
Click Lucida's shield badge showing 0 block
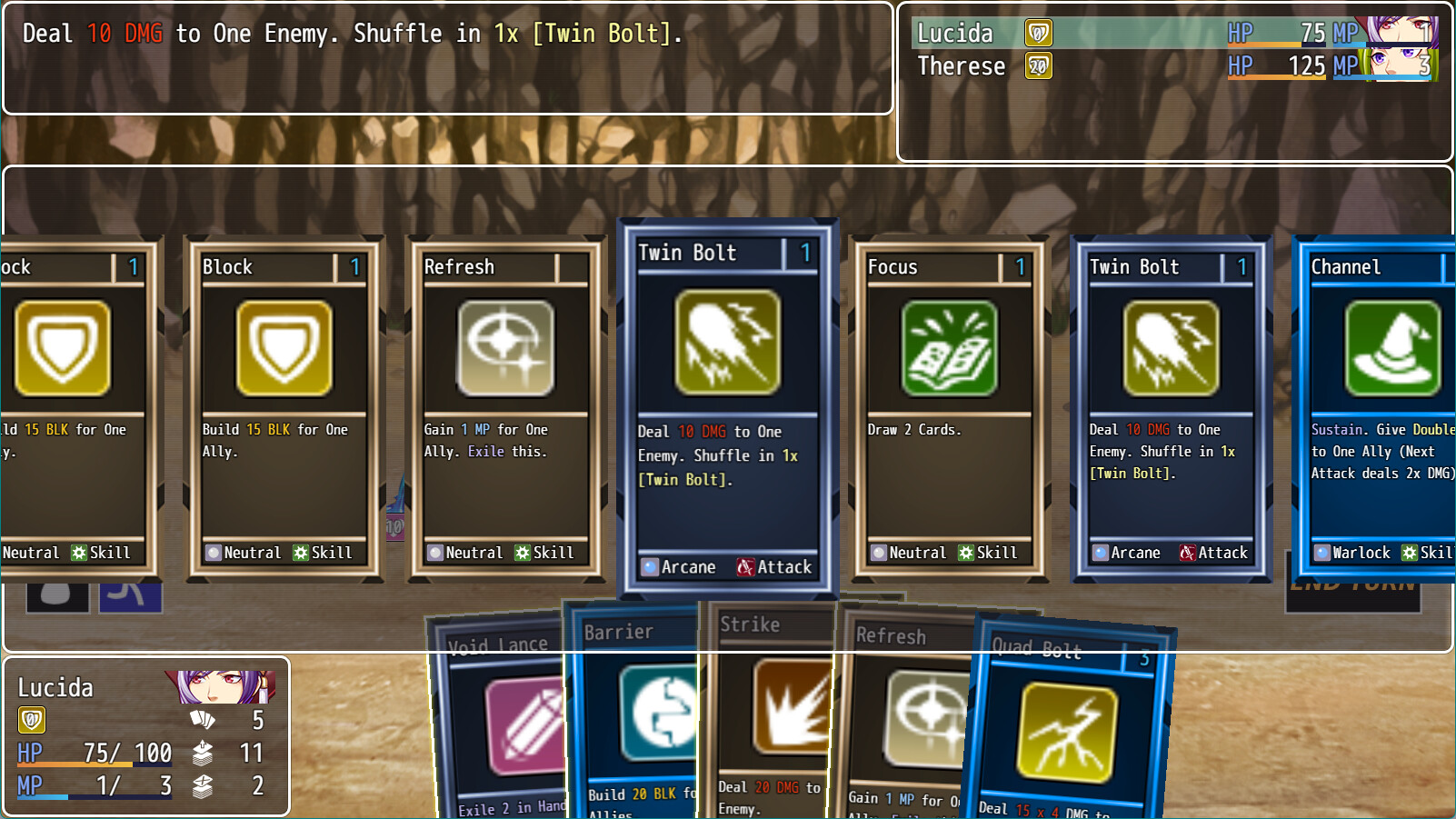(x=30, y=721)
